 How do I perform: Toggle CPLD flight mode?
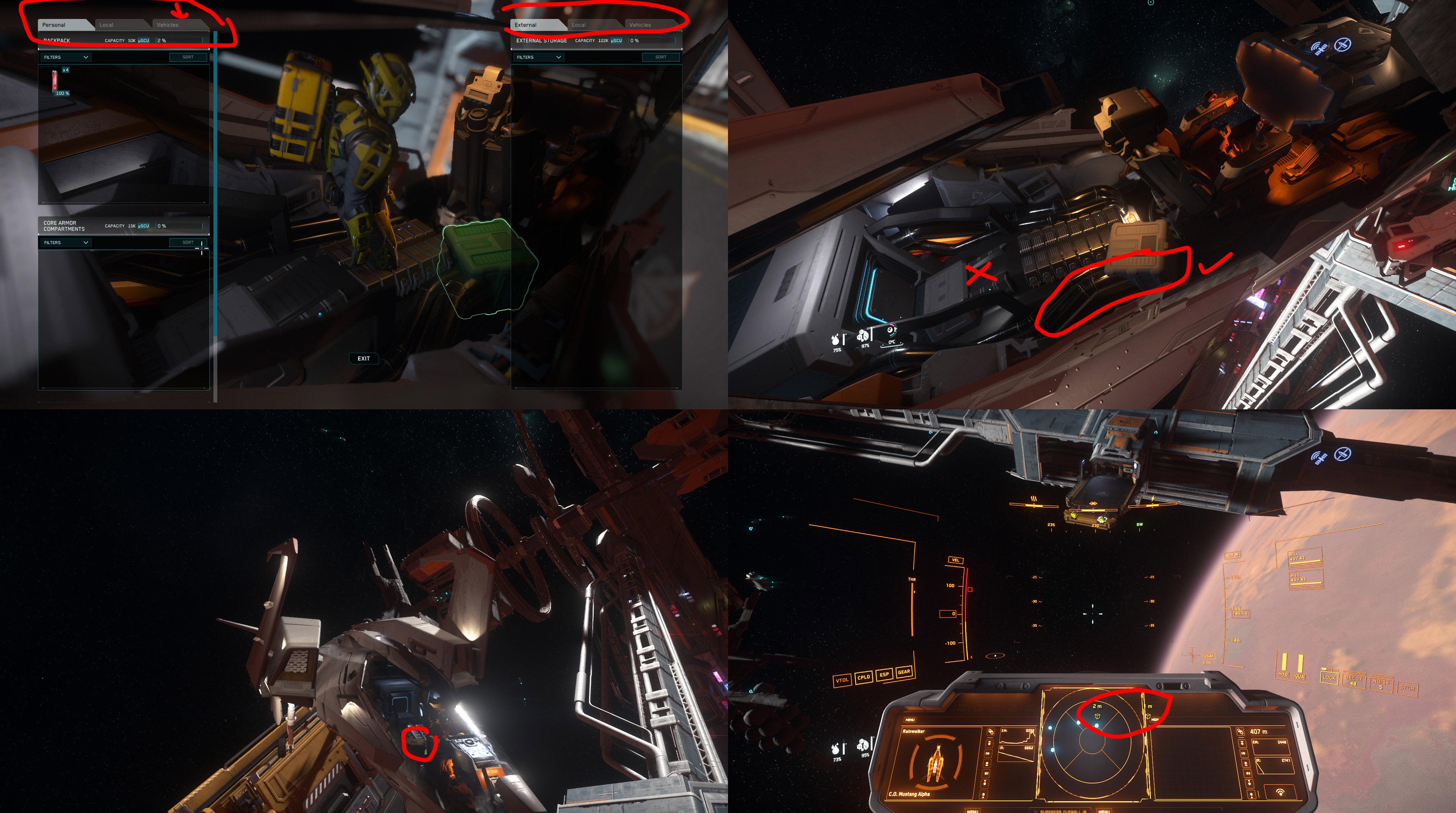click(864, 678)
